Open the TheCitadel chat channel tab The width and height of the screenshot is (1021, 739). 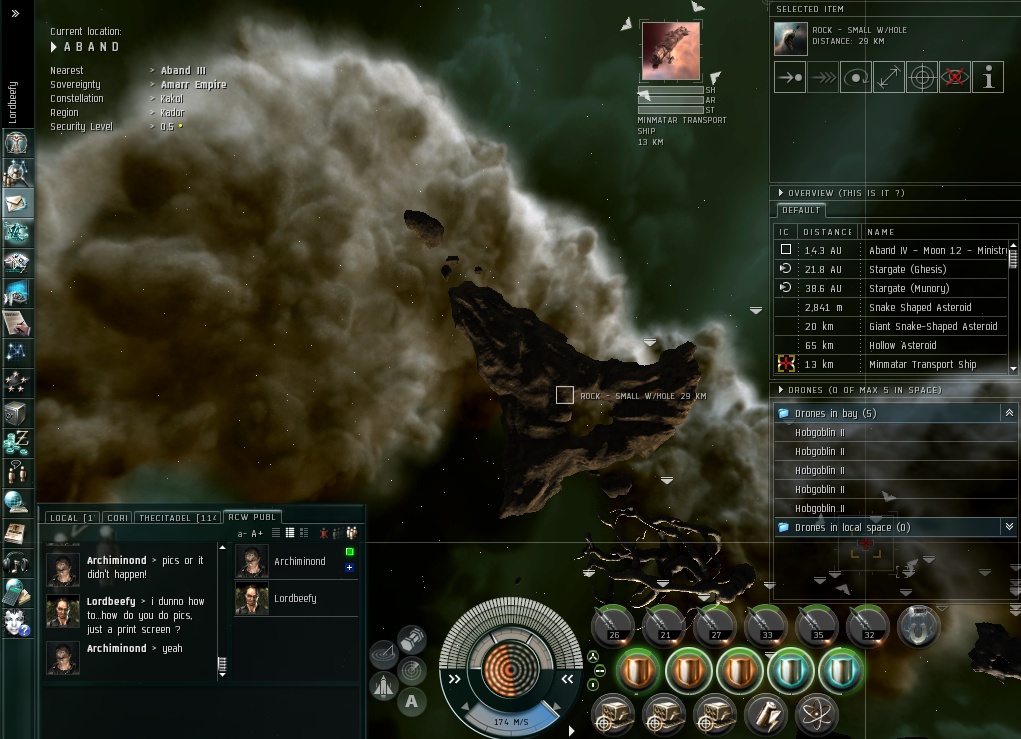point(176,517)
